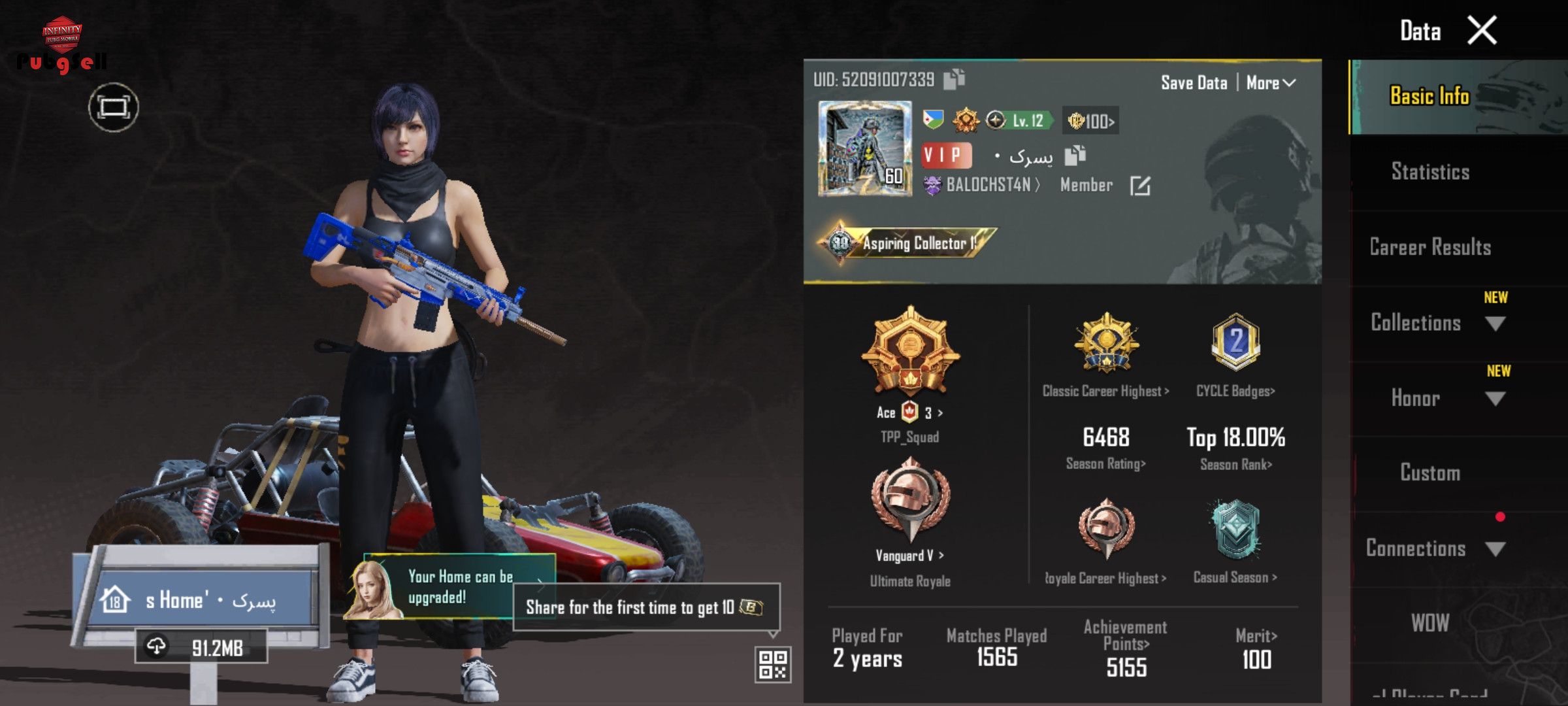Open the player avatar frame
The image size is (1568, 706).
point(864,148)
